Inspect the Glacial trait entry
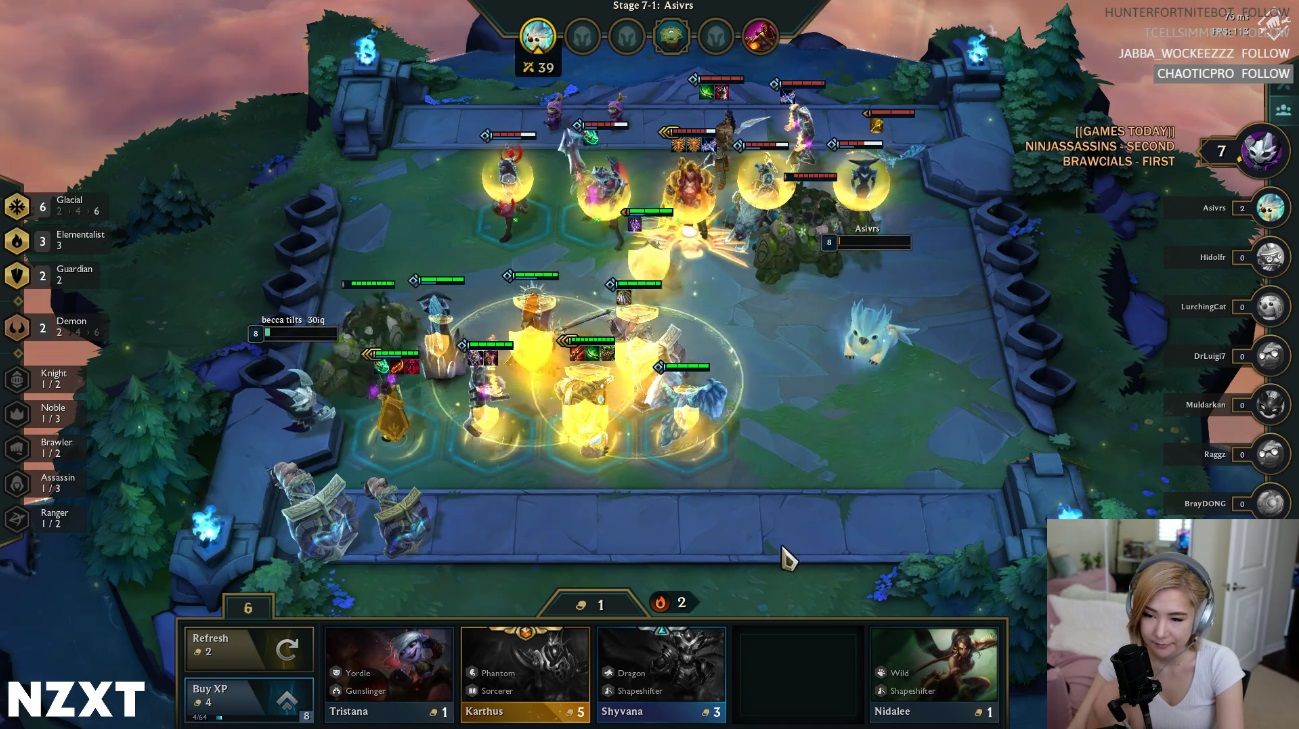Image resolution: width=1299 pixels, height=729 pixels. coord(55,206)
